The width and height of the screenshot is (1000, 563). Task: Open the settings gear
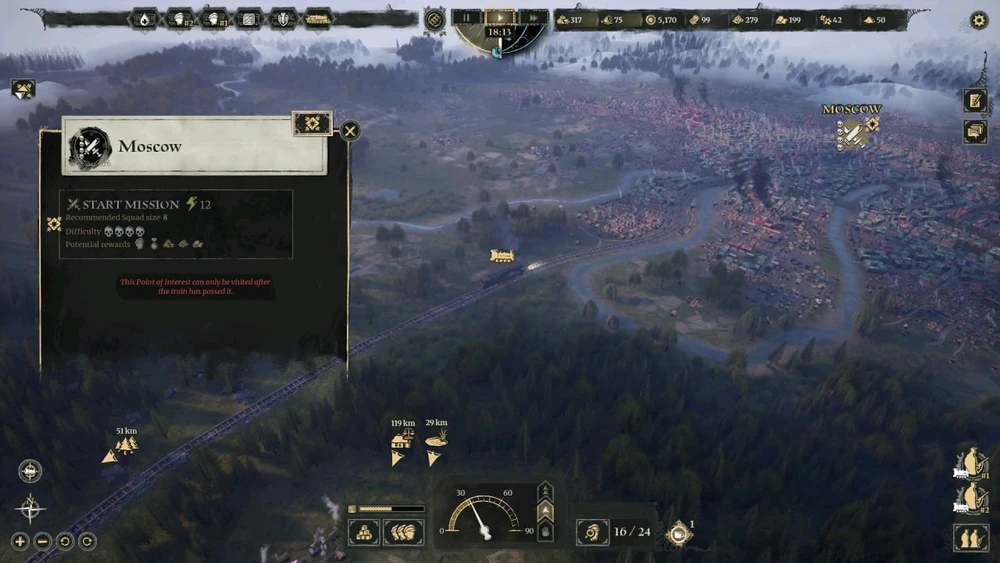979,20
